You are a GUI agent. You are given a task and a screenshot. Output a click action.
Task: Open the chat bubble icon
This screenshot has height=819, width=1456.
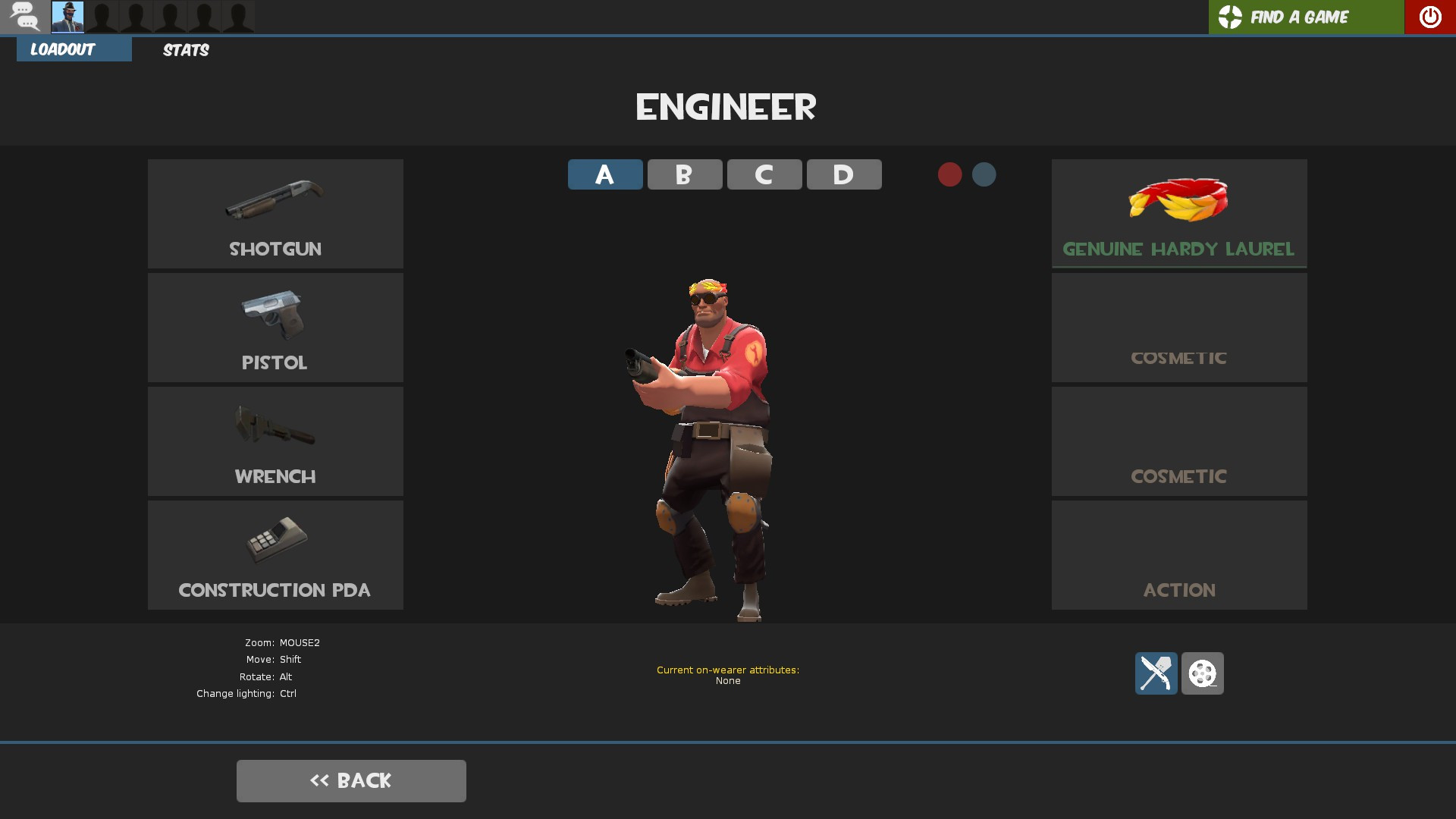pos(25,16)
